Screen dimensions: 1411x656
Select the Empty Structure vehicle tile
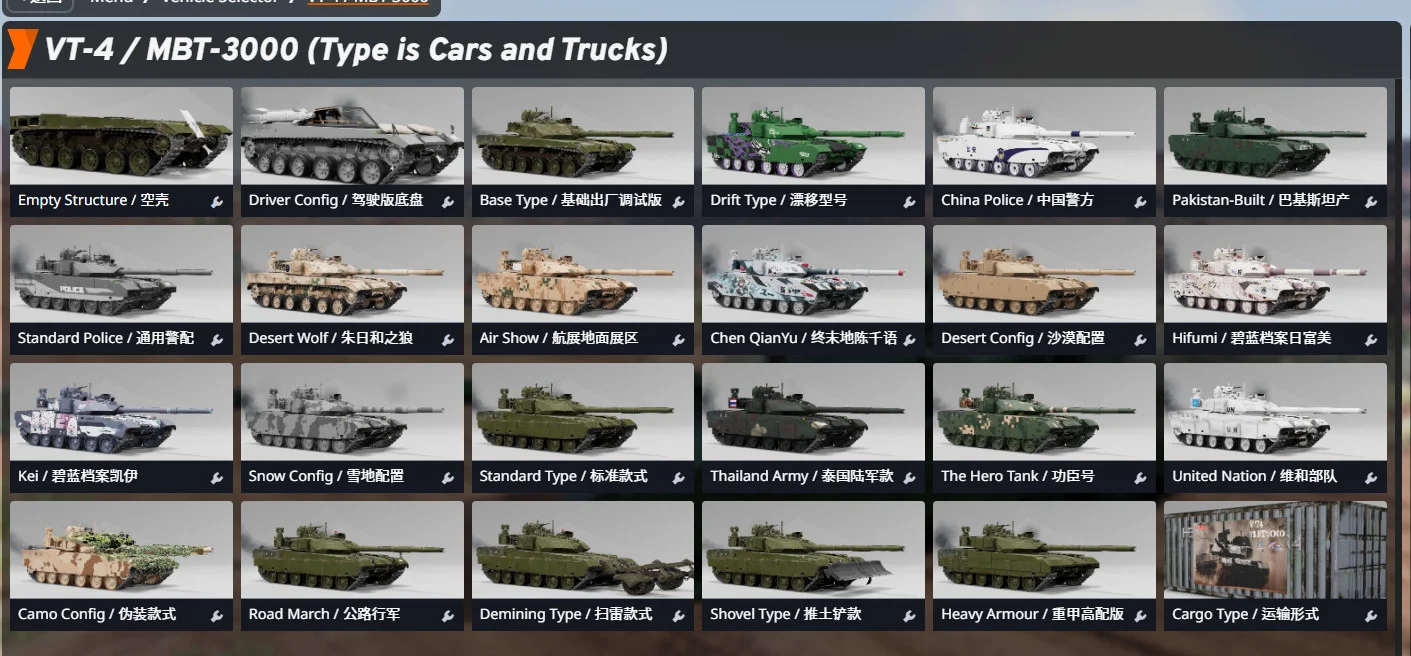(121, 138)
